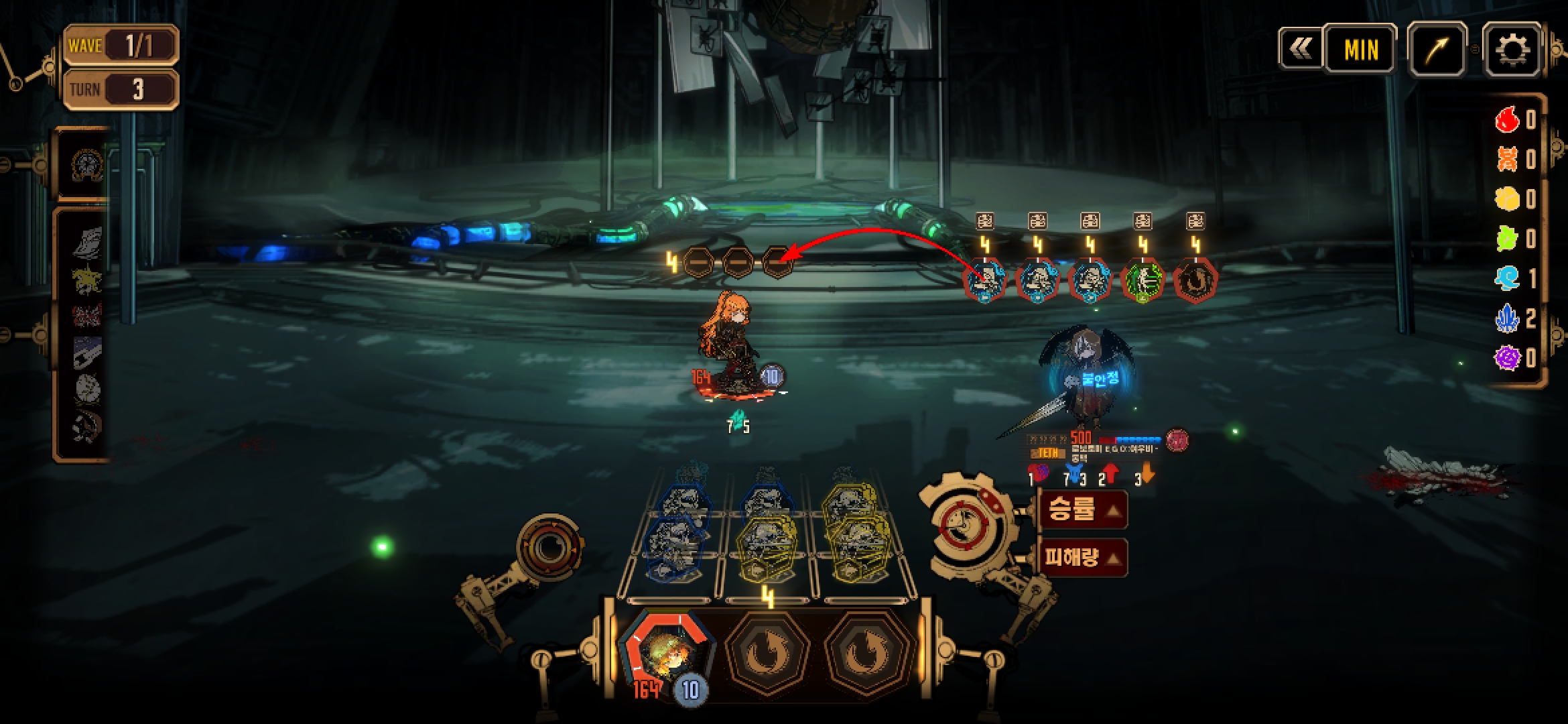Select the Win Rate (승률) button

click(x=1082, y=510)
